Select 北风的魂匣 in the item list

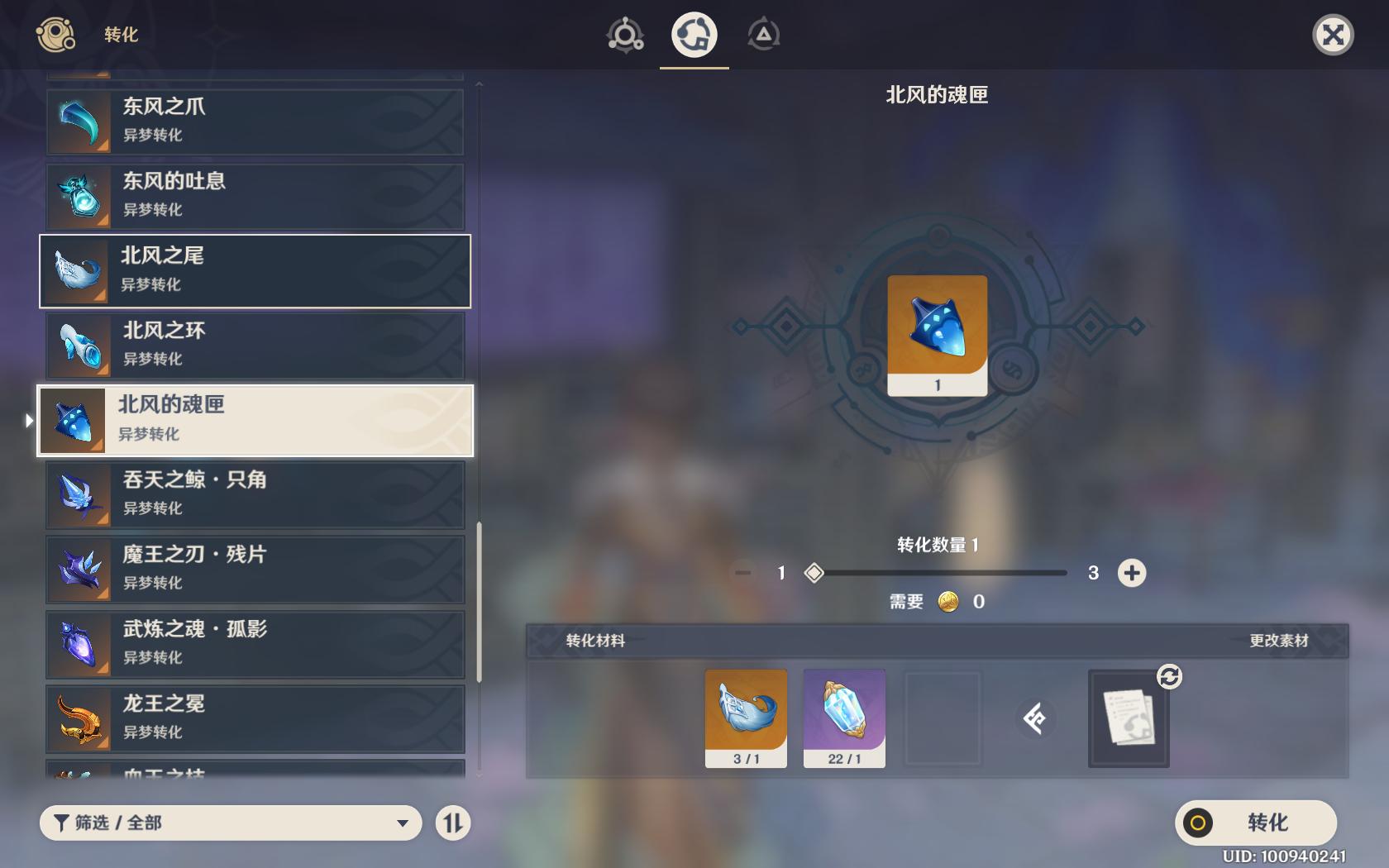pyautogui.click(x=253, y=420)
